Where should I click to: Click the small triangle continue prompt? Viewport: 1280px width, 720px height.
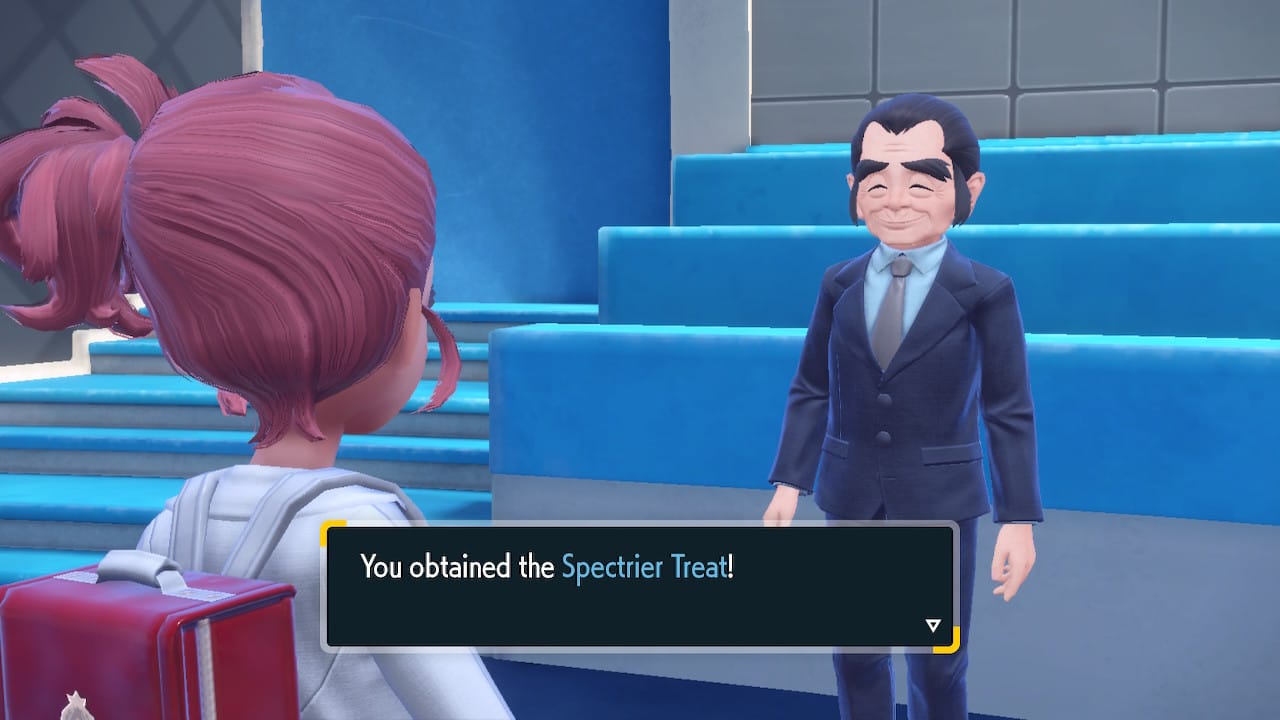click(932, 622)
